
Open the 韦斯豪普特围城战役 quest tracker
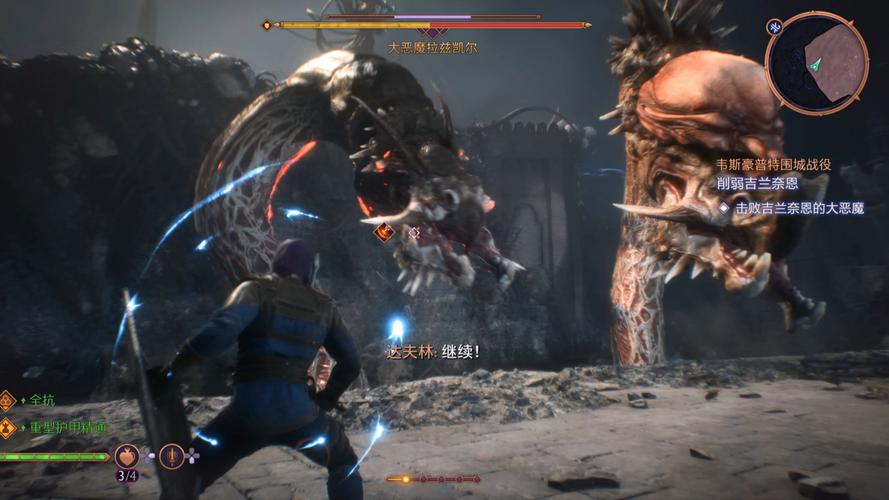tap(773, 165)
